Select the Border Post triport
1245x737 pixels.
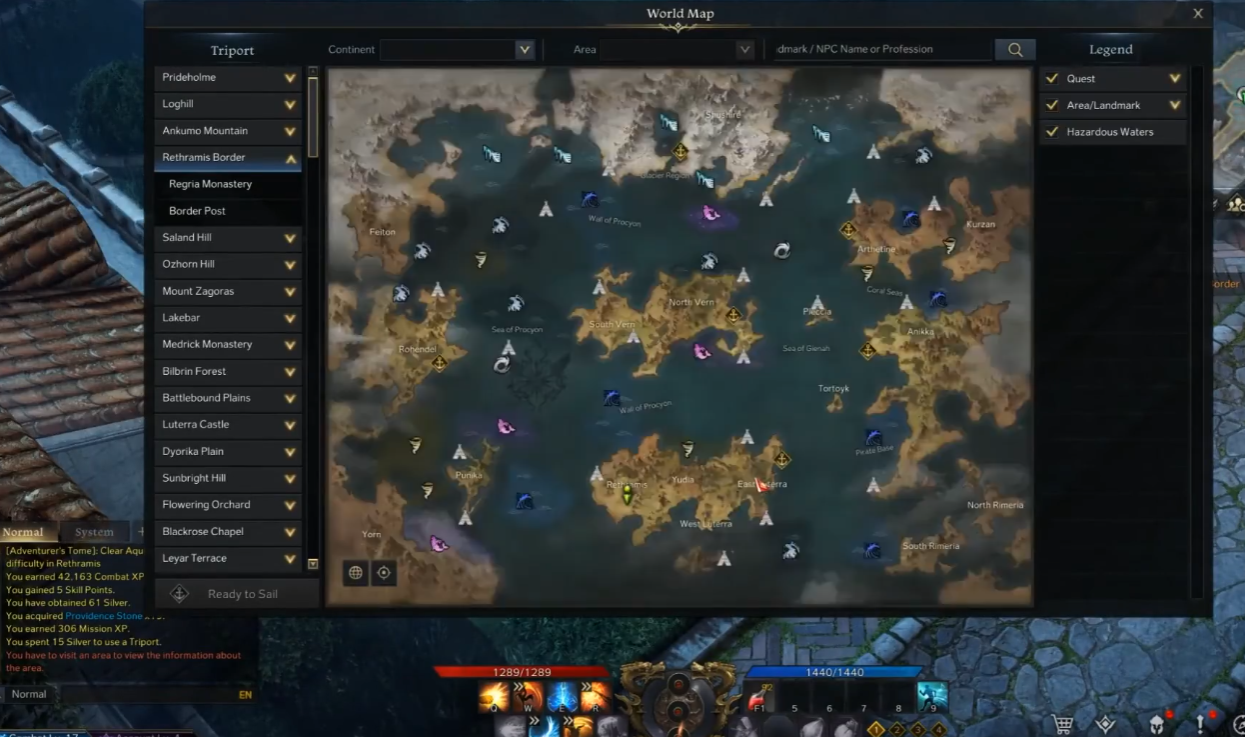(x=198, y=211)
